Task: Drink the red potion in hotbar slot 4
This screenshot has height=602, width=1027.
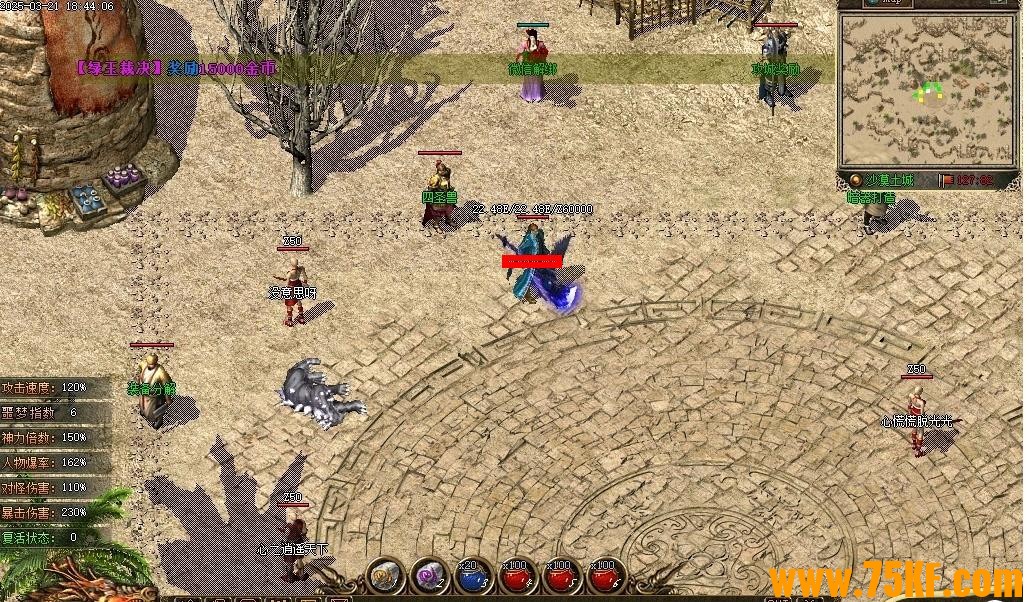Action: [x=517, y=575]
